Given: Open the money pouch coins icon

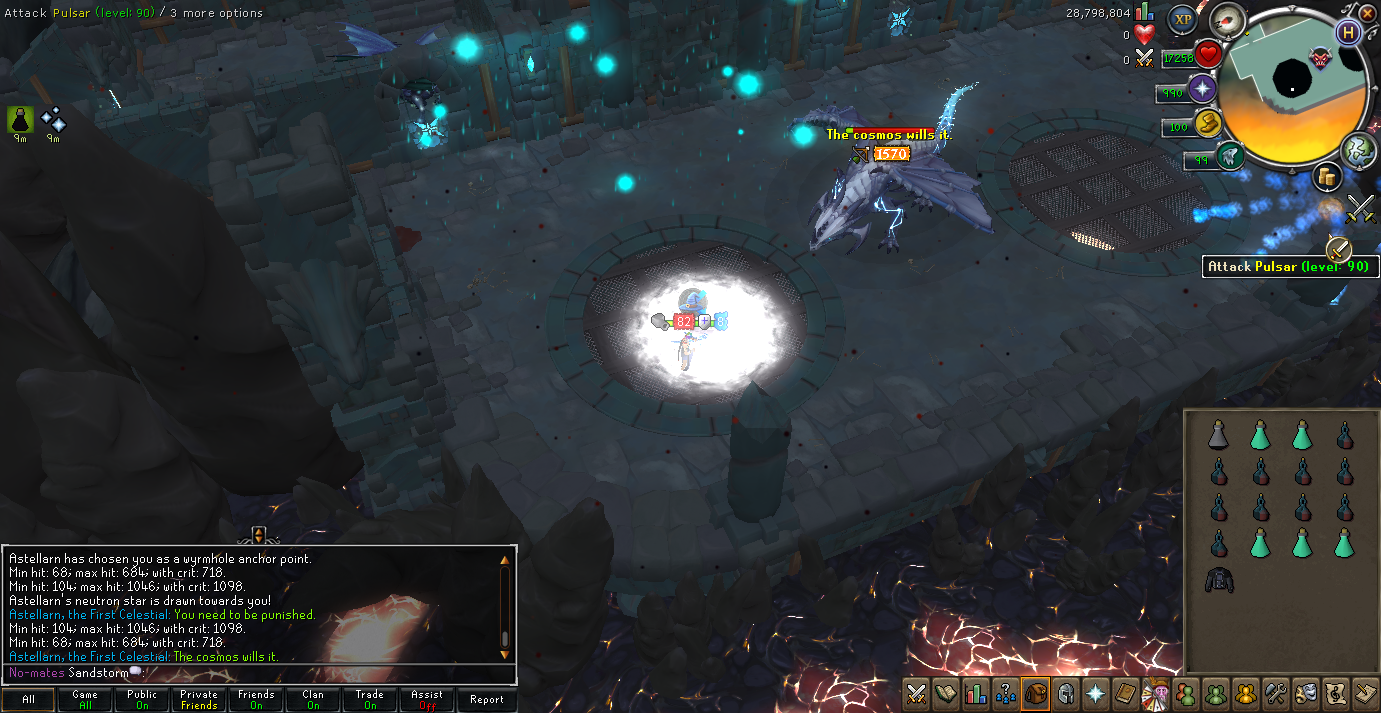Looking at the screenshot, I should tap(1327, 177).
